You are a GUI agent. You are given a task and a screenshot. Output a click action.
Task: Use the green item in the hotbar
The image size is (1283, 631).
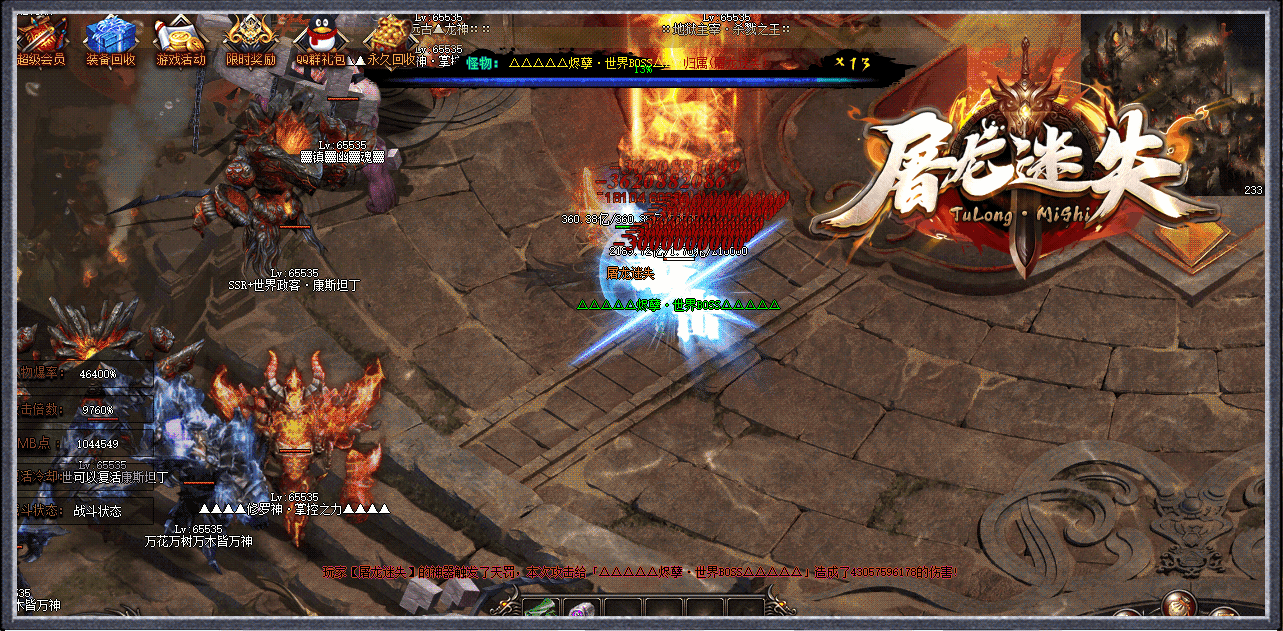pyautogui.click(x=540, y=612)
